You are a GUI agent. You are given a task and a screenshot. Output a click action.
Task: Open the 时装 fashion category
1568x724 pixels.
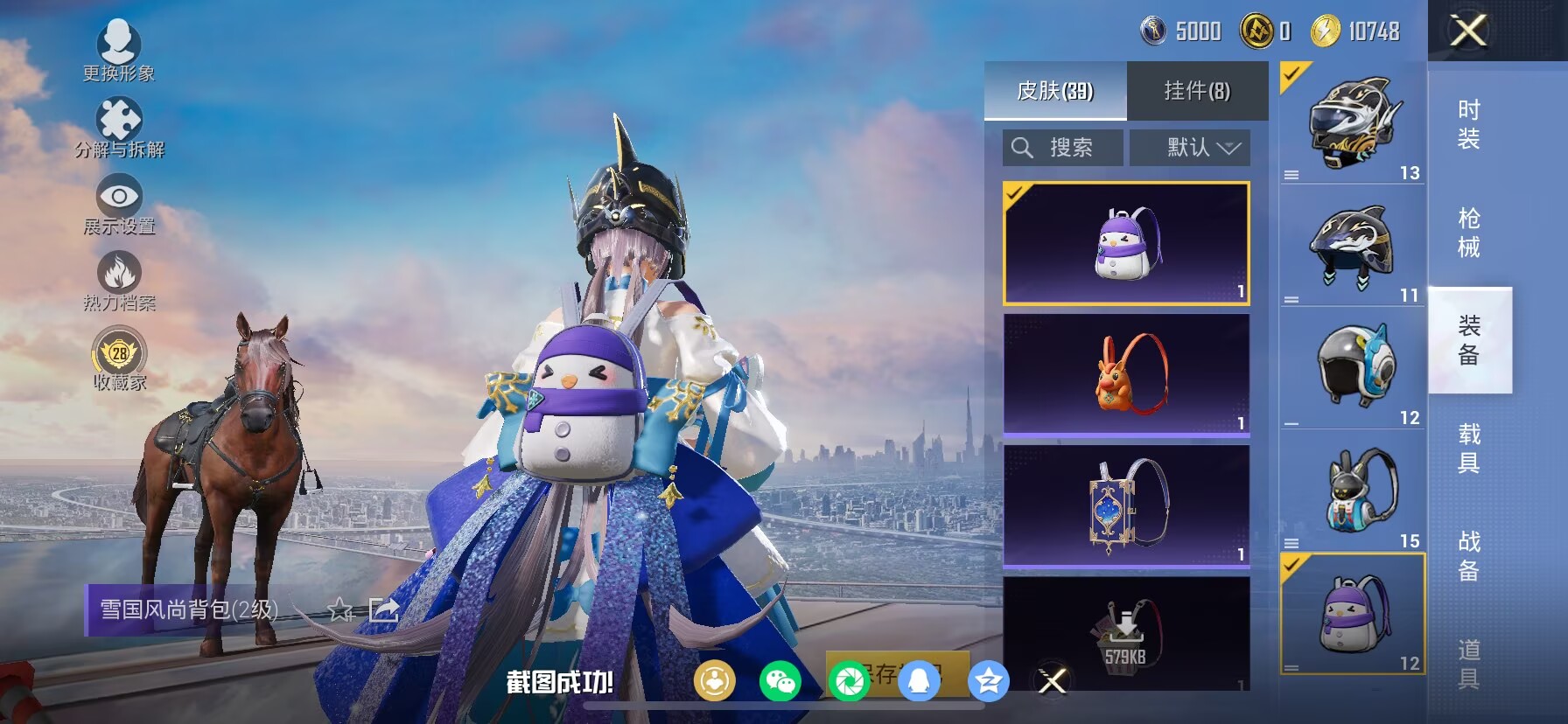coord(1469,124)
